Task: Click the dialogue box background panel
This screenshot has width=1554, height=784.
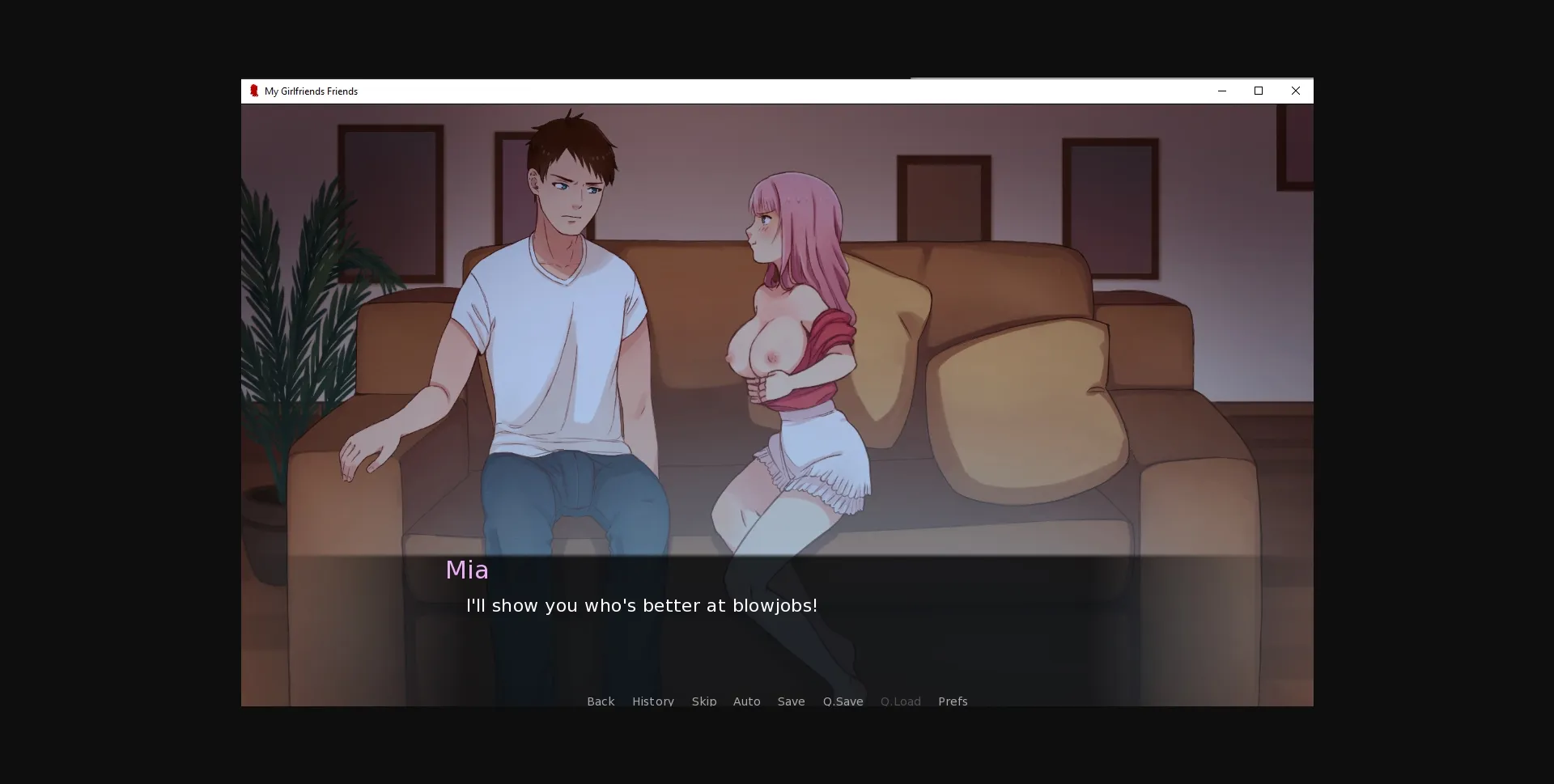Action: (x=777, y=639)
